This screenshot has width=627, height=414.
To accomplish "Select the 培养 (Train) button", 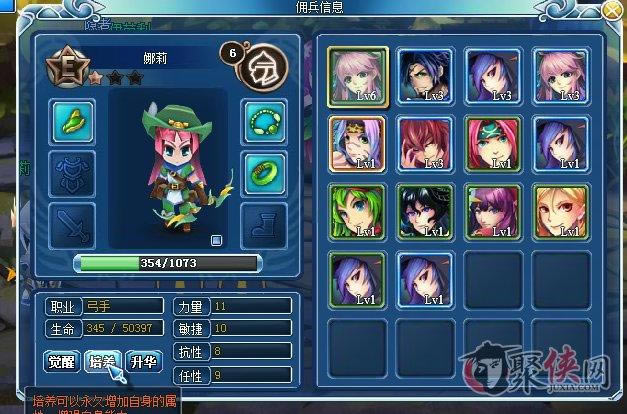I will click(x=103, y=361).
